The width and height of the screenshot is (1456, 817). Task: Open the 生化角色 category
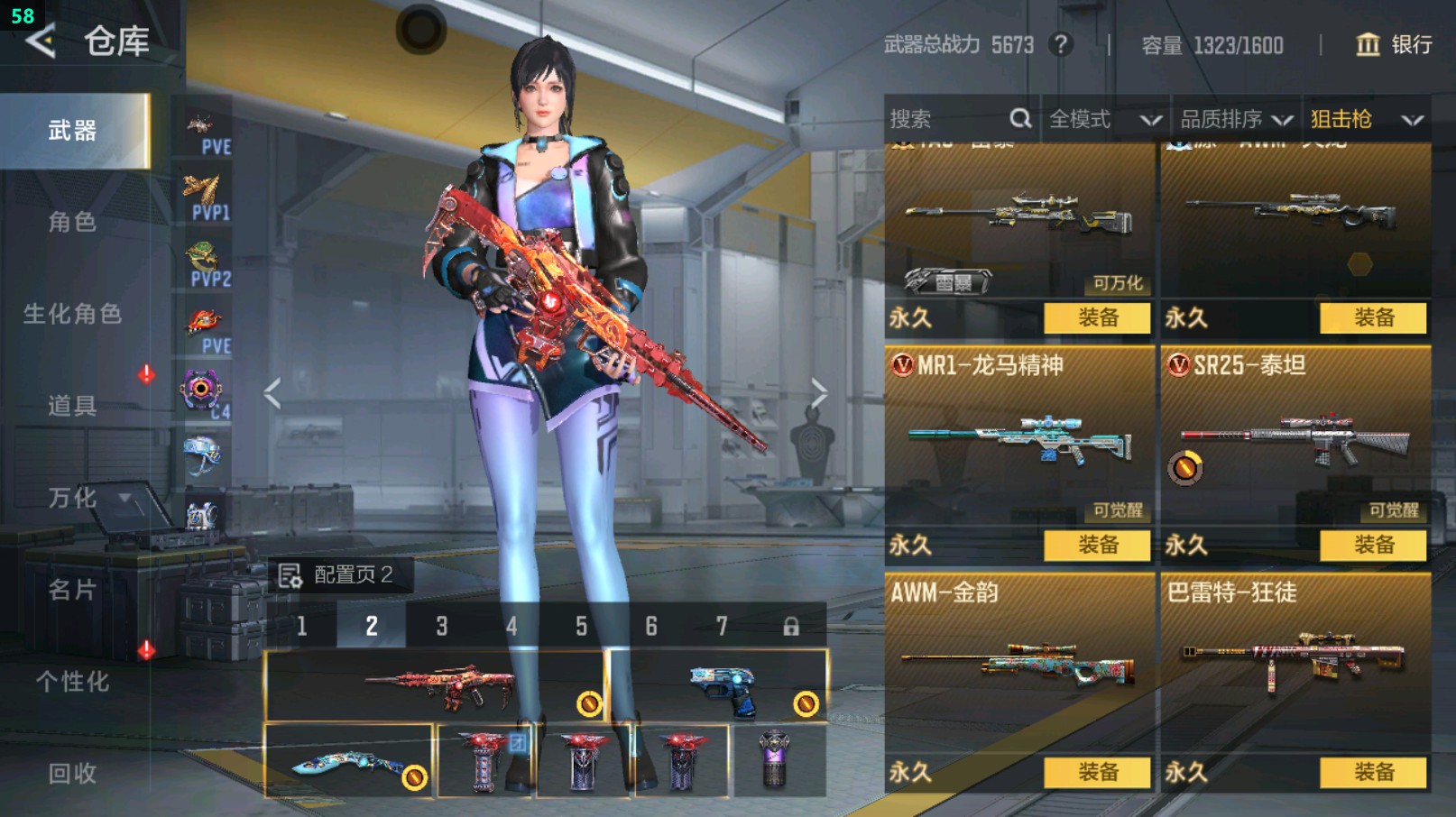pos(72,314)
